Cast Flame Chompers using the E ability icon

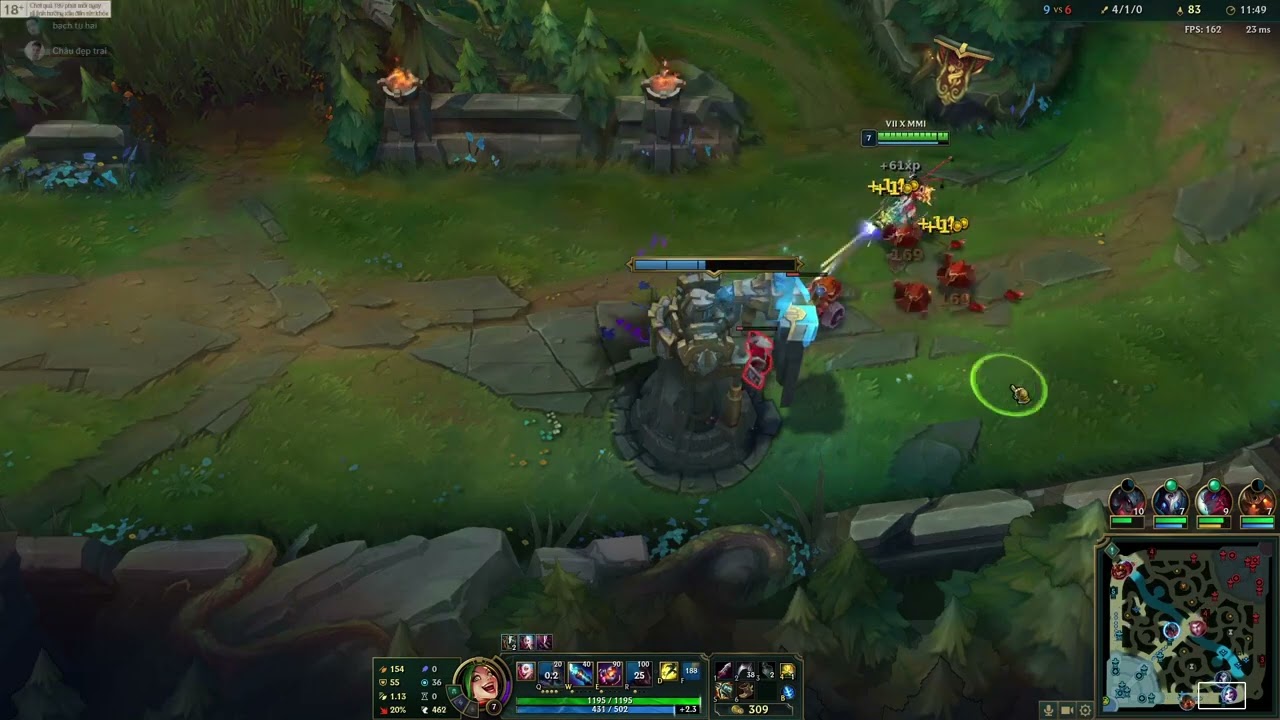(610, 673)
